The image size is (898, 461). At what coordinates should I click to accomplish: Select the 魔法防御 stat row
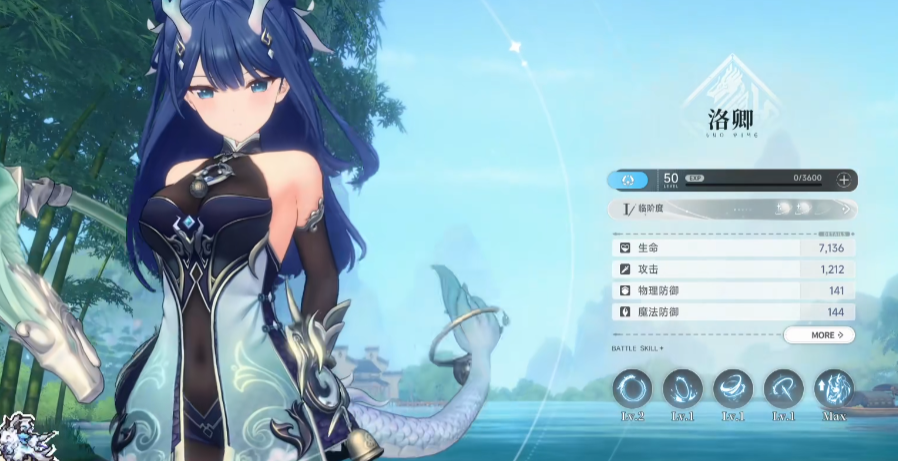point(732,313)
